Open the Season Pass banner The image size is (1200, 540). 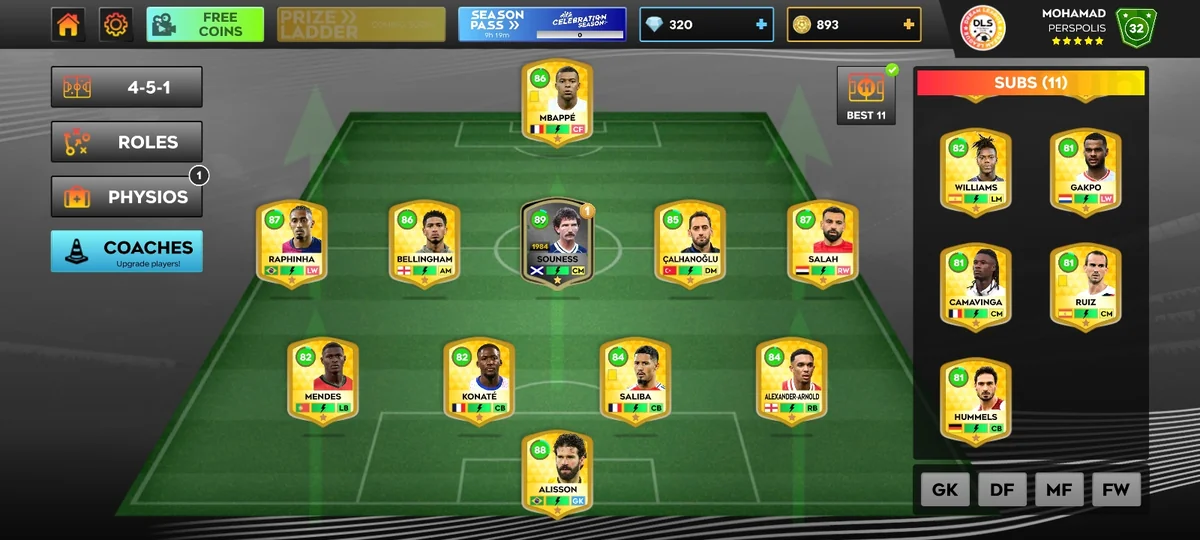(x=542, y=25)
